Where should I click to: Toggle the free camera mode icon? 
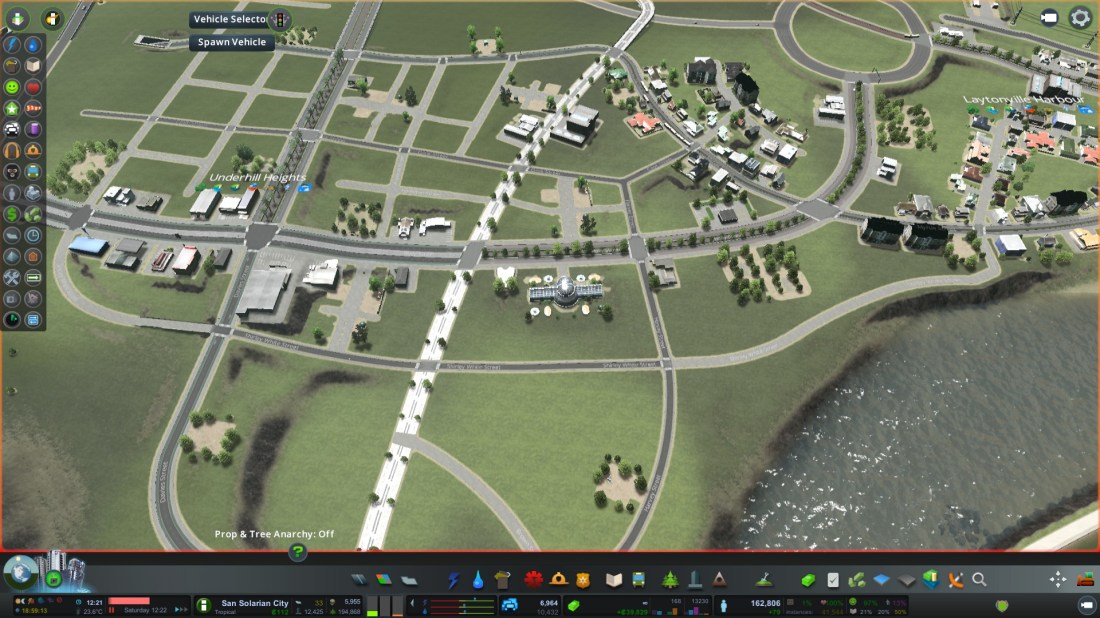(x=1049, y=17)
